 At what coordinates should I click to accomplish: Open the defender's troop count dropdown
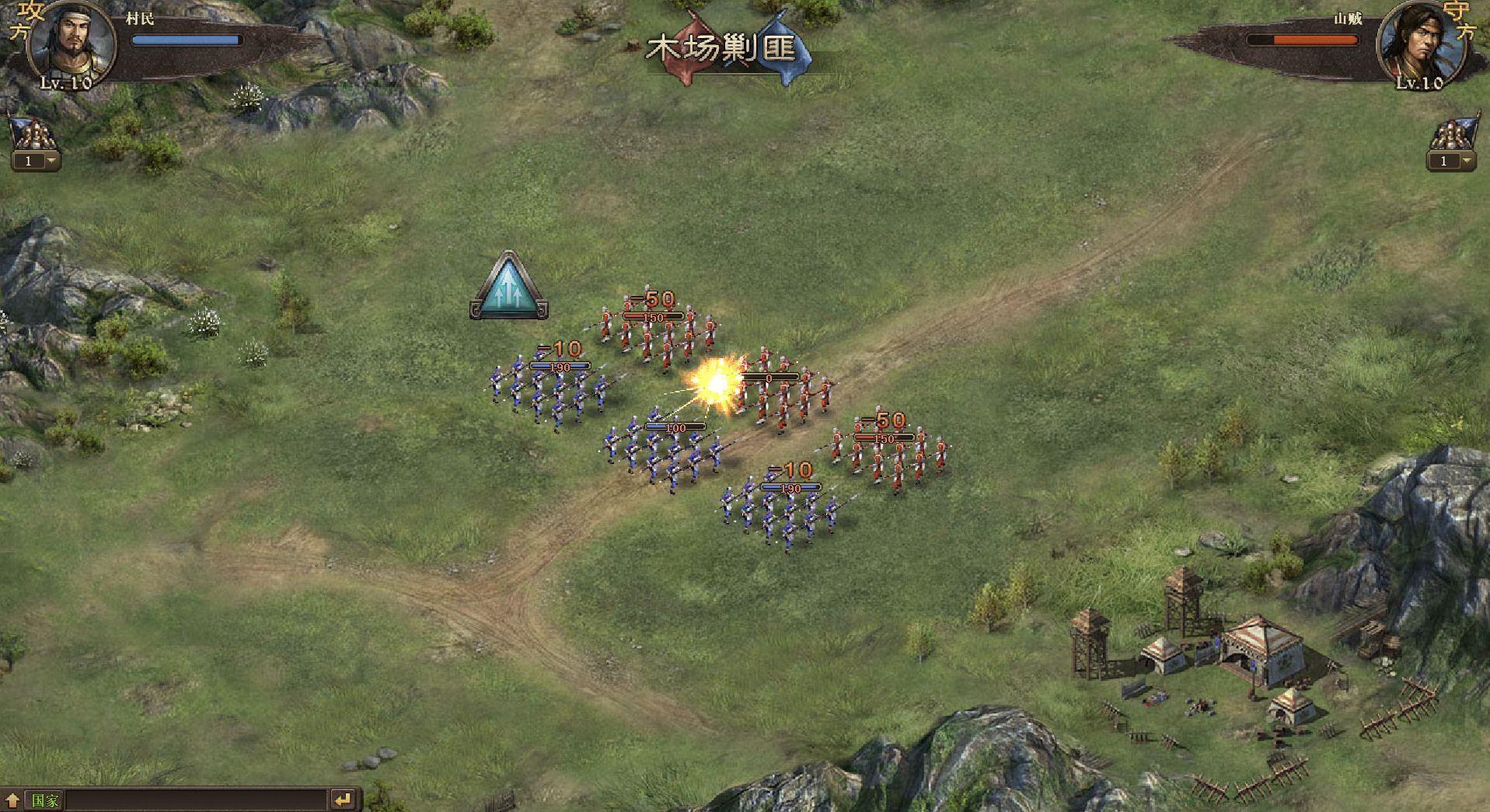pyautogui.click(x=1466, y=161)
